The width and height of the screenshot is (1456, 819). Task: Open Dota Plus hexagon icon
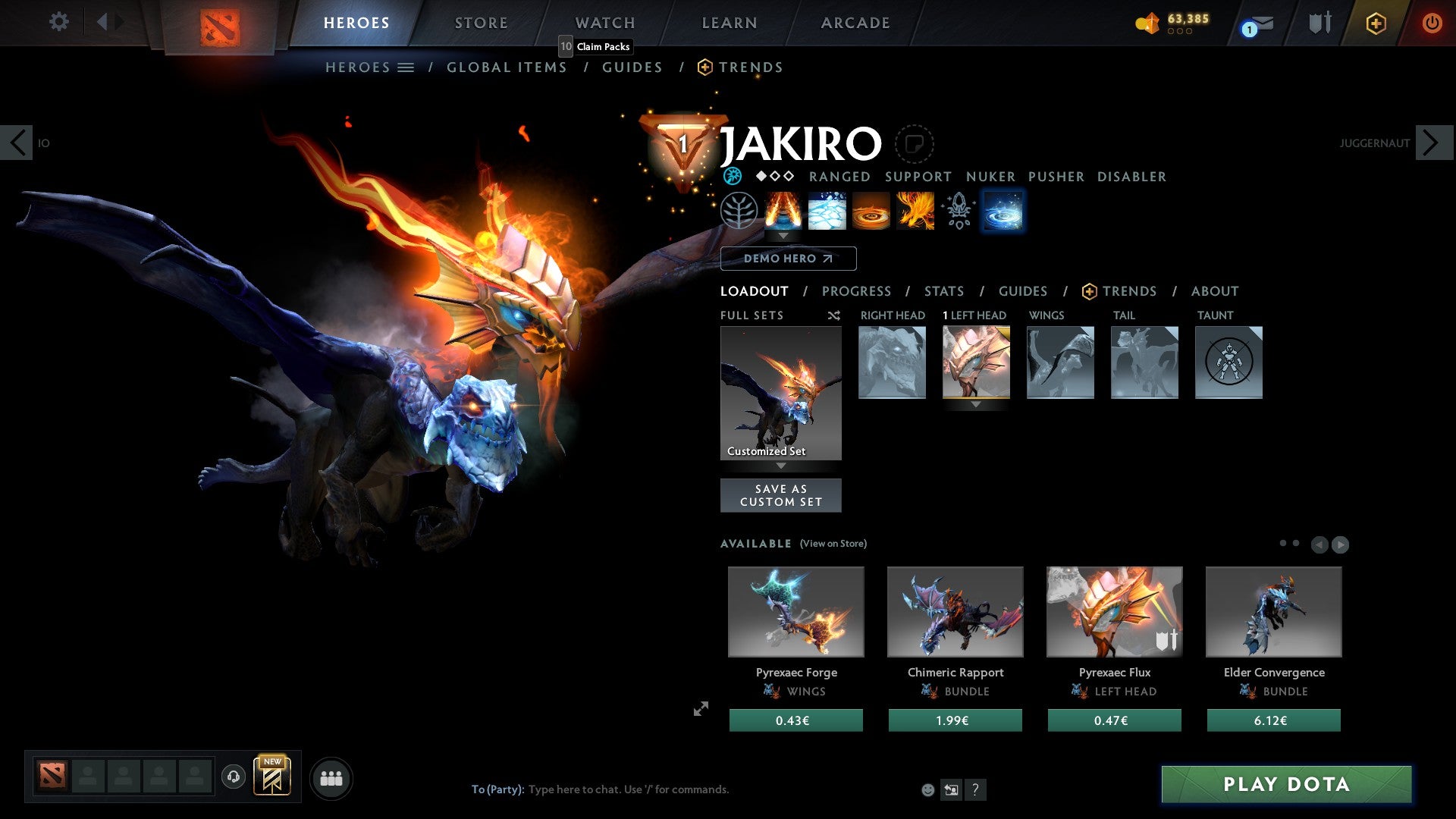click(x=1376, y=23)
